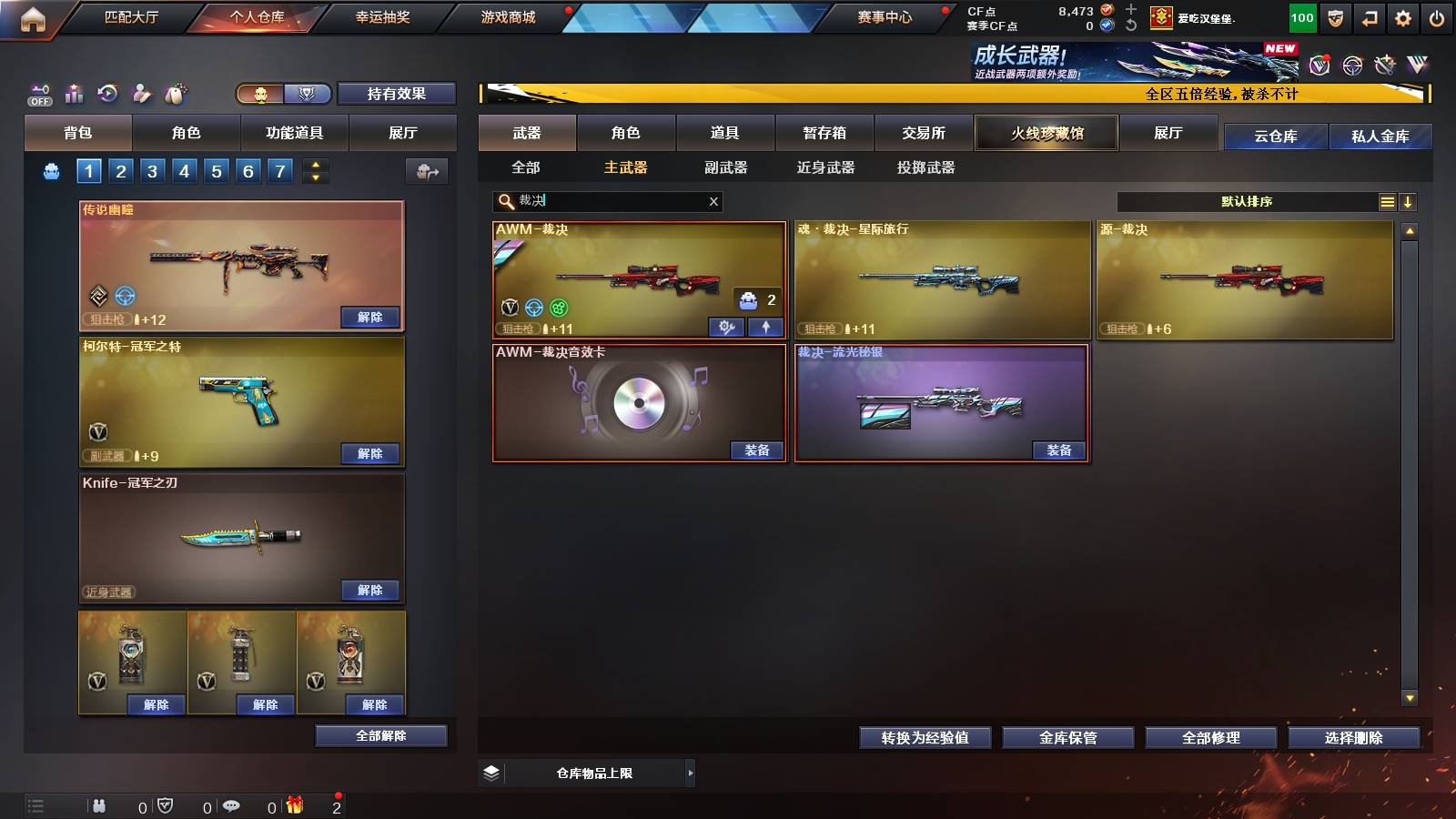Click the egg icon in the backpack toolbar
1456x819 pixels.
pyautogui.click(x=177, y=93)
